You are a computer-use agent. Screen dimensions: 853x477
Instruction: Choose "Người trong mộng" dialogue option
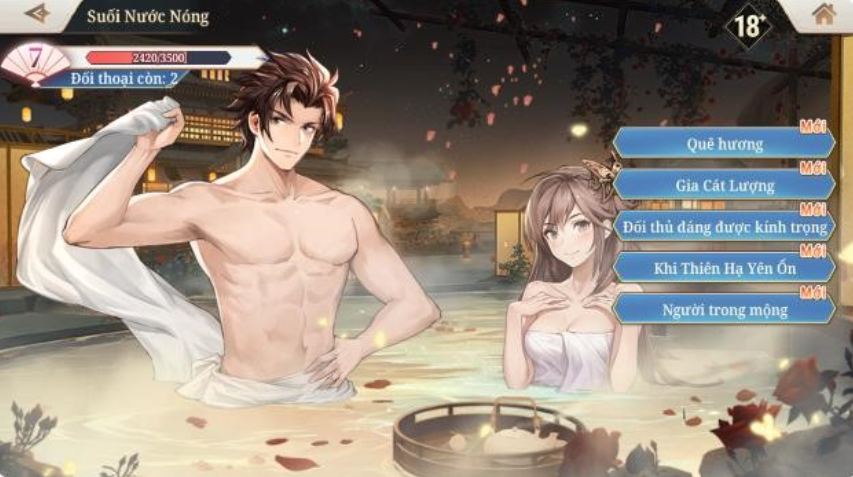point(725,309)
